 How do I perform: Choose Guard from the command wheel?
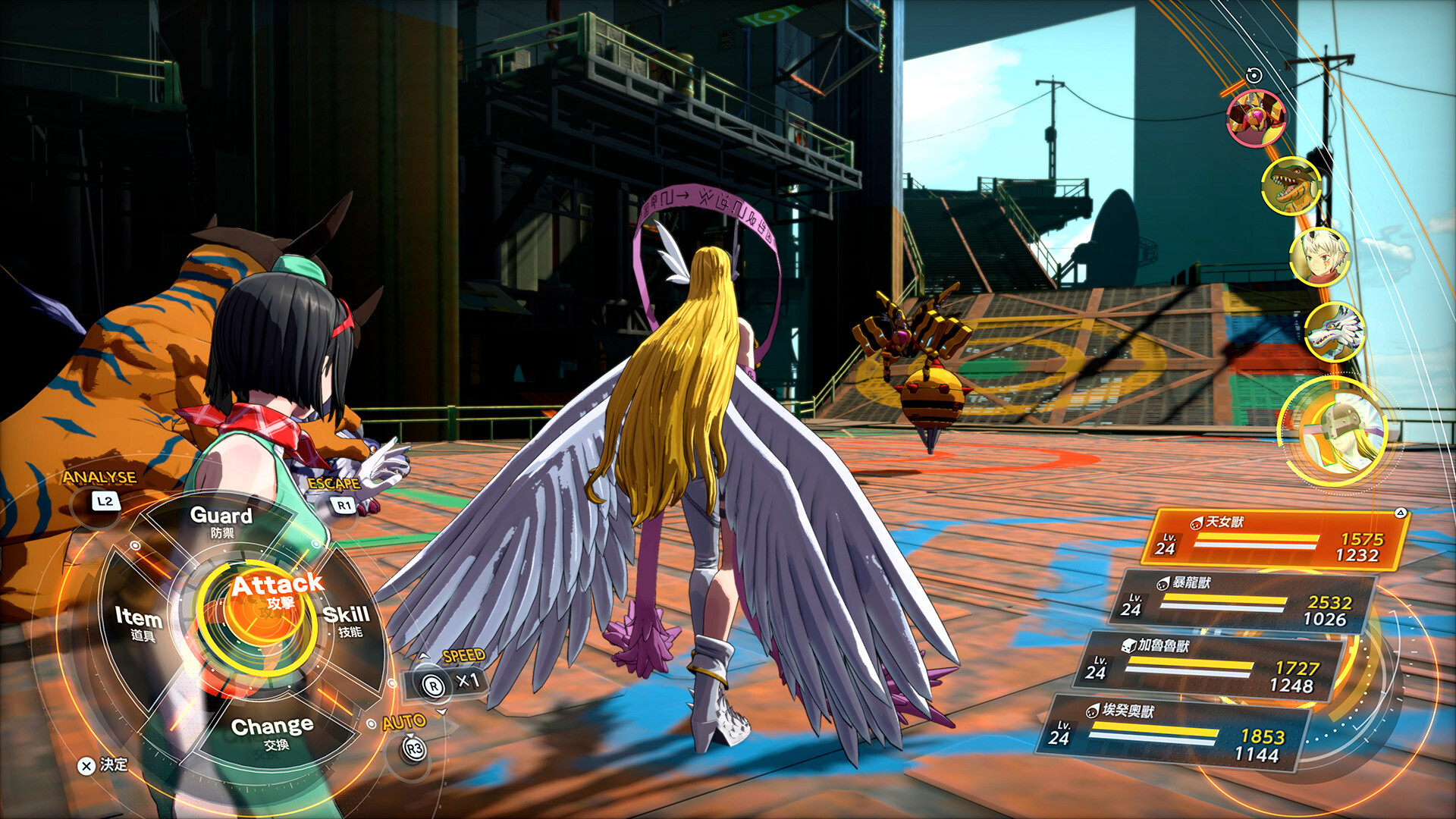tap(221, 522)
